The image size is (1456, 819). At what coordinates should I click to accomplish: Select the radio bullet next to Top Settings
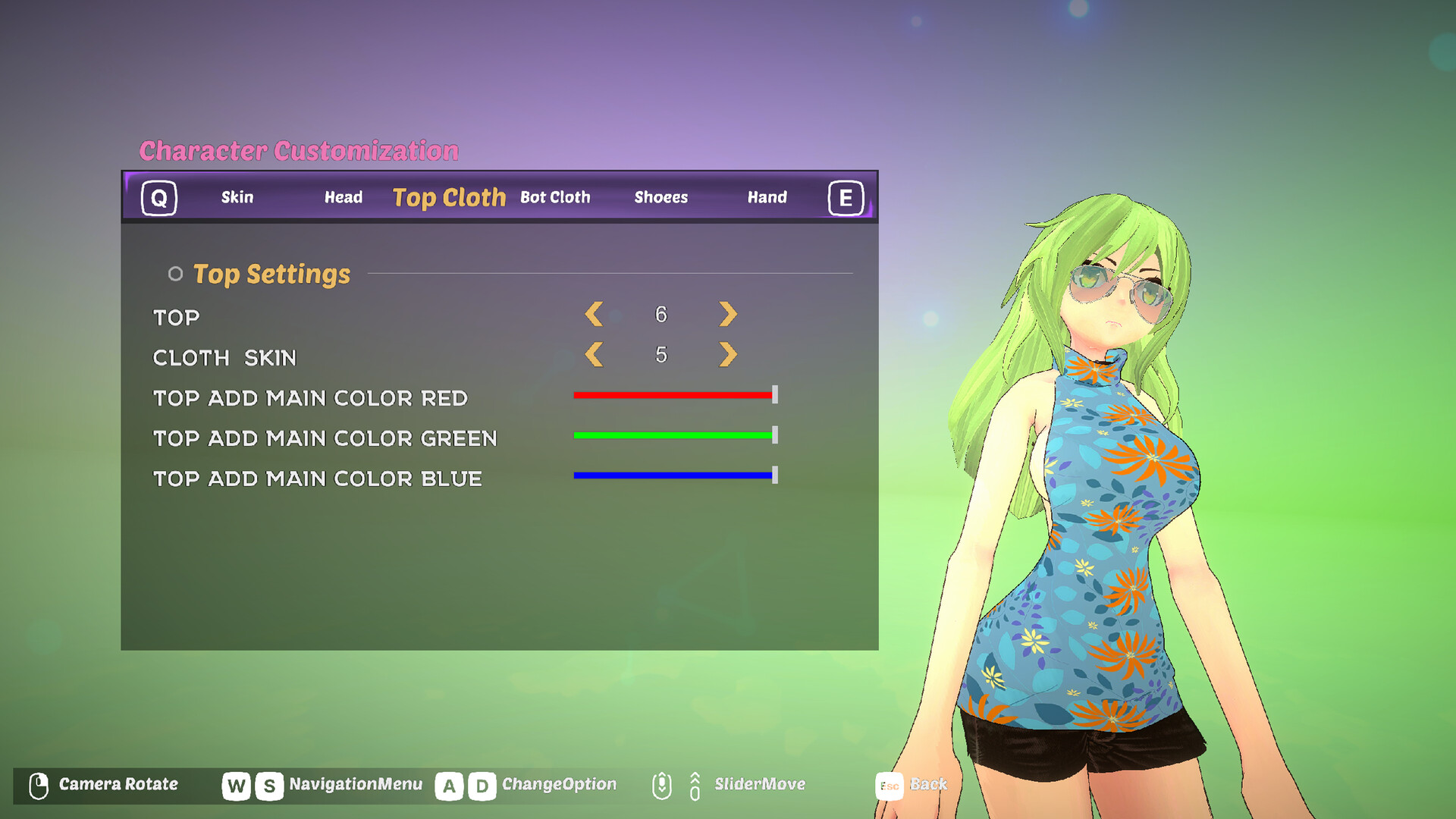tap(176, 274)
